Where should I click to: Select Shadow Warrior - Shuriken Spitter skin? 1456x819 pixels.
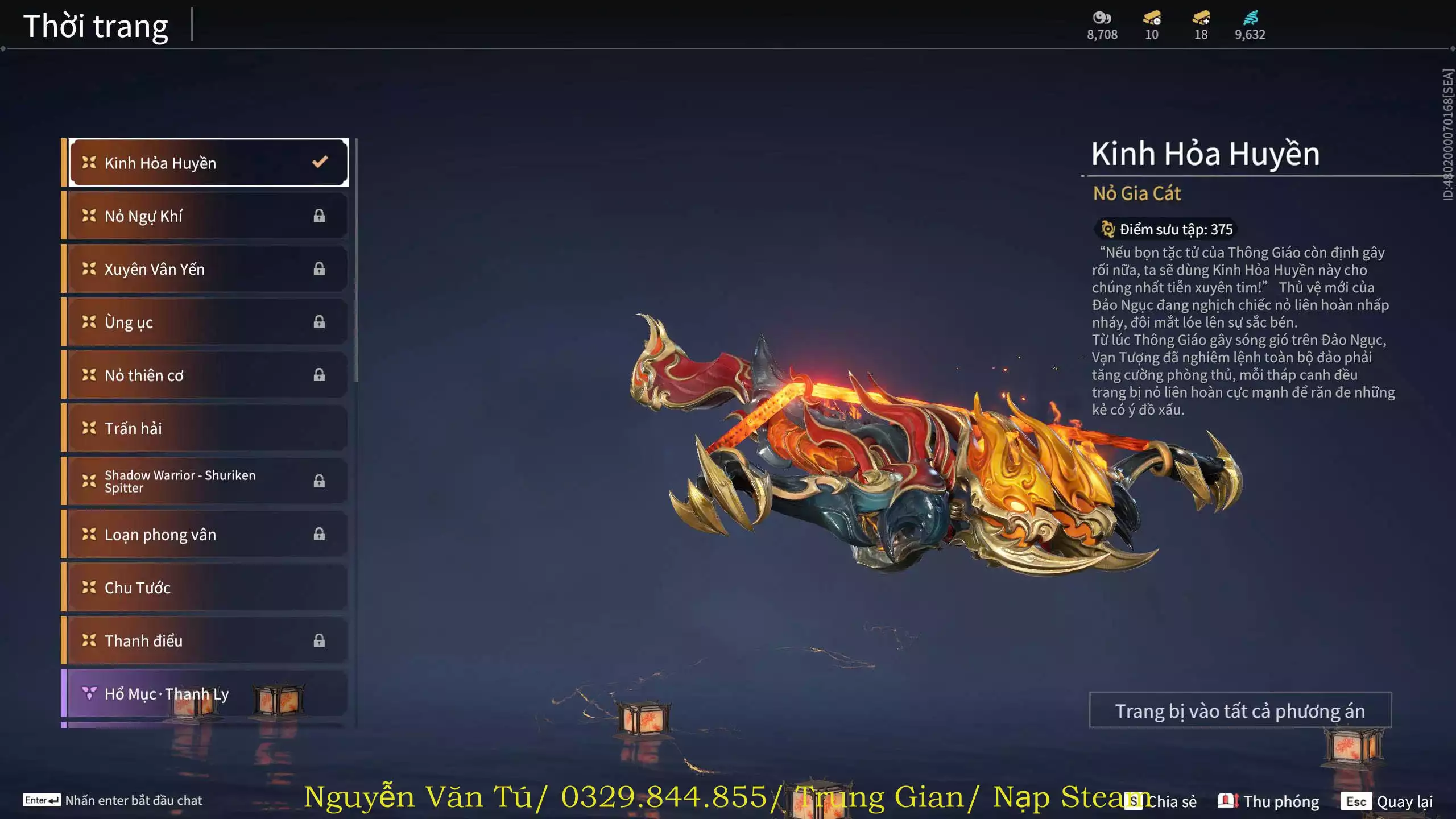pos(208,481)
